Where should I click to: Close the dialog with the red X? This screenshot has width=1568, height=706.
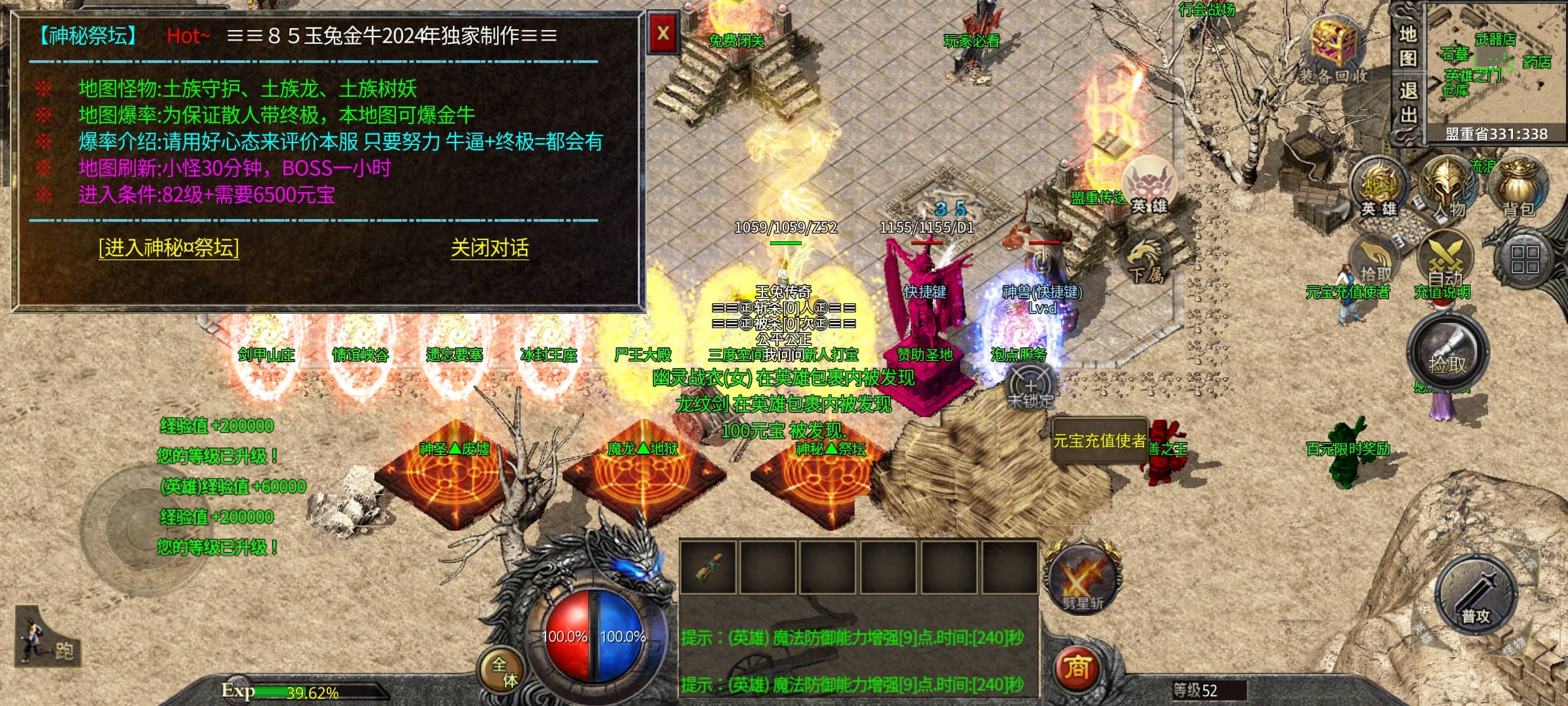coord(663,33)
